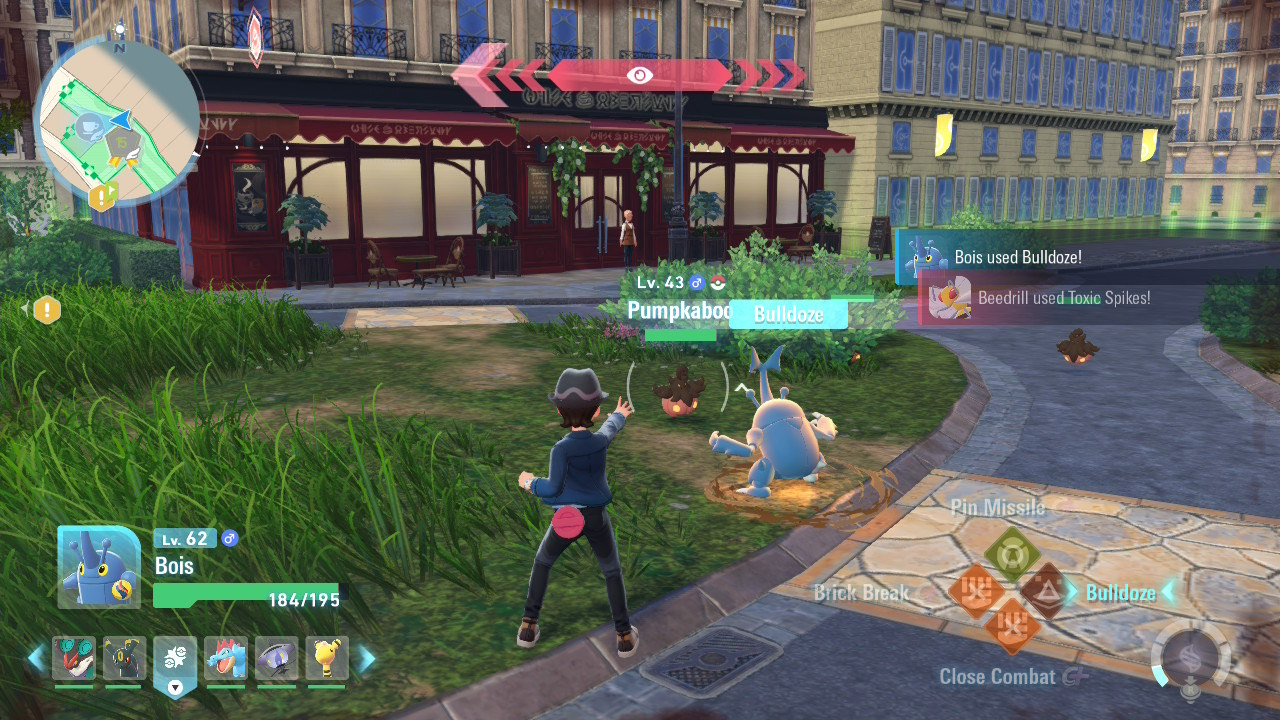Select the green Pin Missile move icon
The width and height of the screenshot is (1280, 720).
tap(1013, 553)
